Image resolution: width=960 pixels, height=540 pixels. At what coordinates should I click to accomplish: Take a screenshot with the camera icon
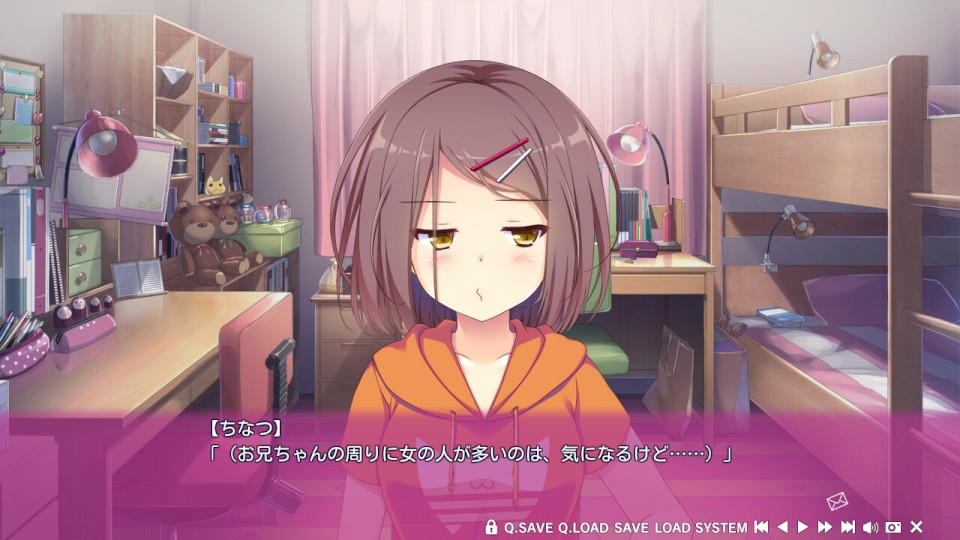coord(893,527)
